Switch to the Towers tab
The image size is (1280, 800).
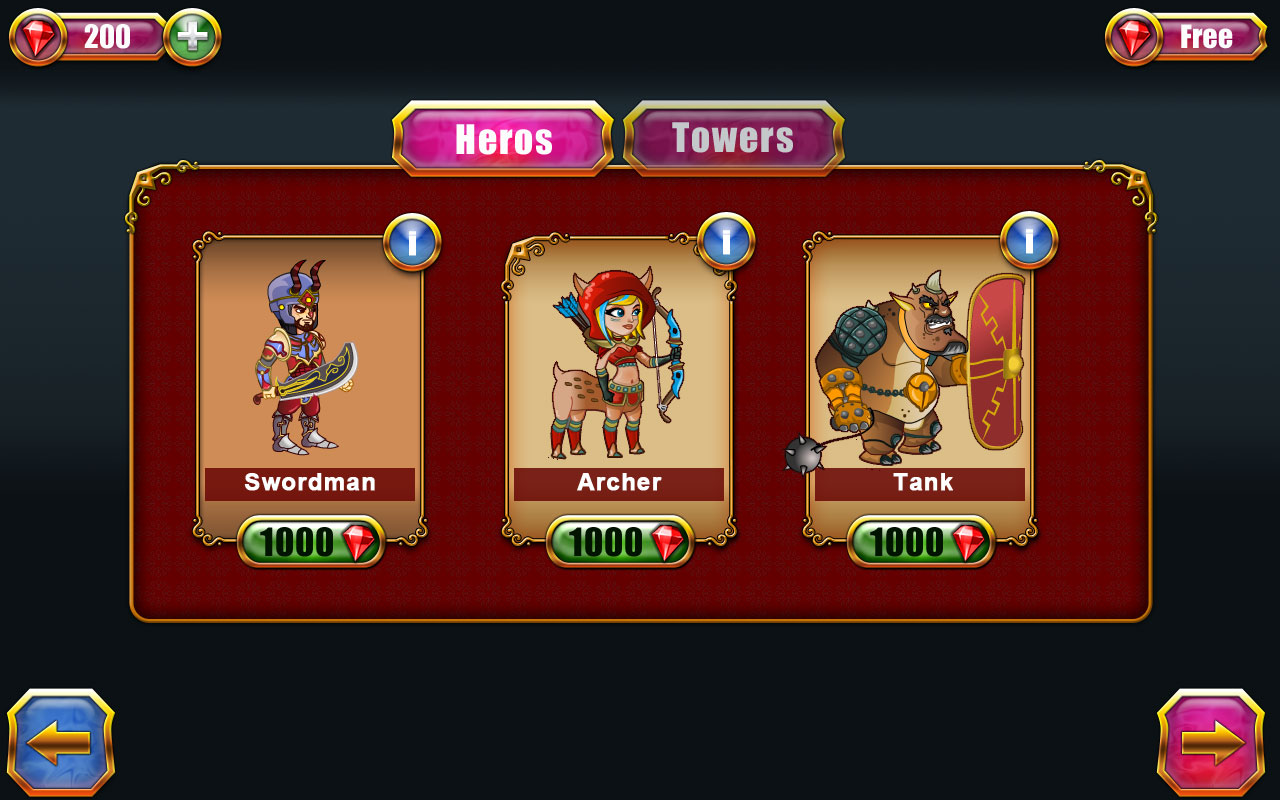[x=733, y=139]
